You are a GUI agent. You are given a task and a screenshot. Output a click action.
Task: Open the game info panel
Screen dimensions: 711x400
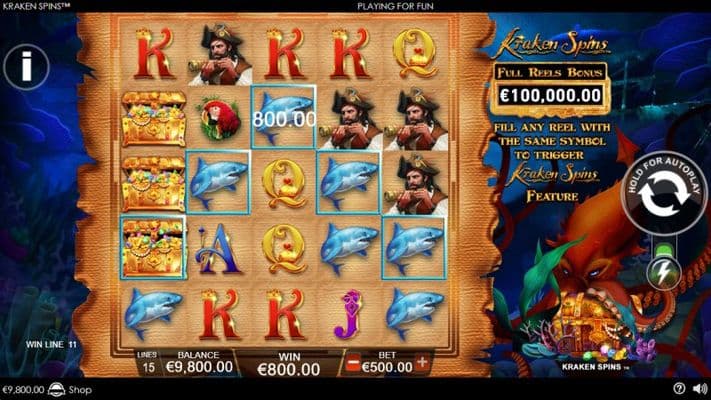(x=26, y=69)
